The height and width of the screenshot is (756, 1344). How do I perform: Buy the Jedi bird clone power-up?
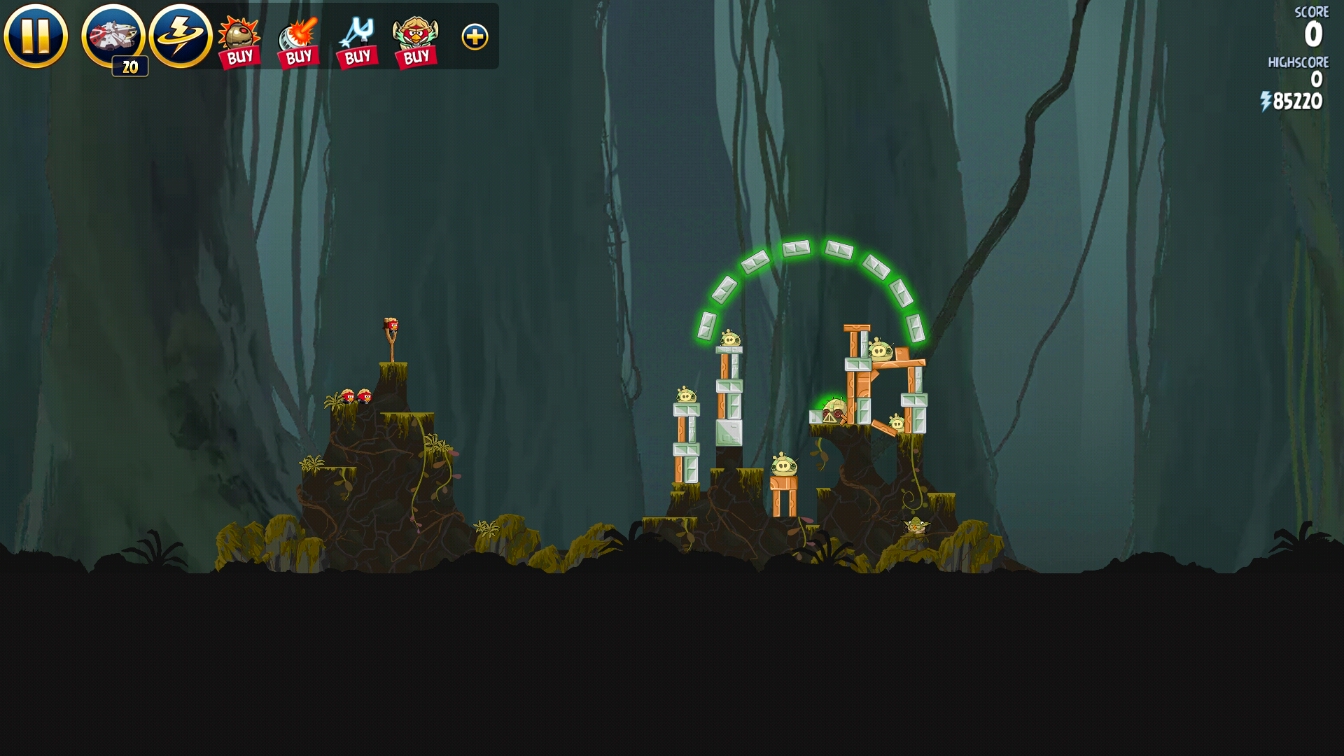point(416,41)
